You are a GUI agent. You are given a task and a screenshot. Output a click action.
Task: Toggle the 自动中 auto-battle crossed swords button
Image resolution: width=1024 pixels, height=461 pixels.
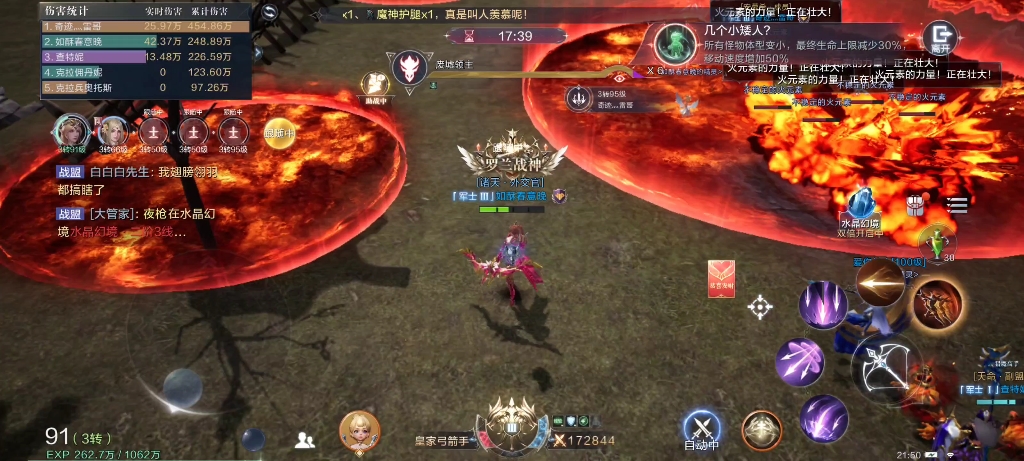701,428
